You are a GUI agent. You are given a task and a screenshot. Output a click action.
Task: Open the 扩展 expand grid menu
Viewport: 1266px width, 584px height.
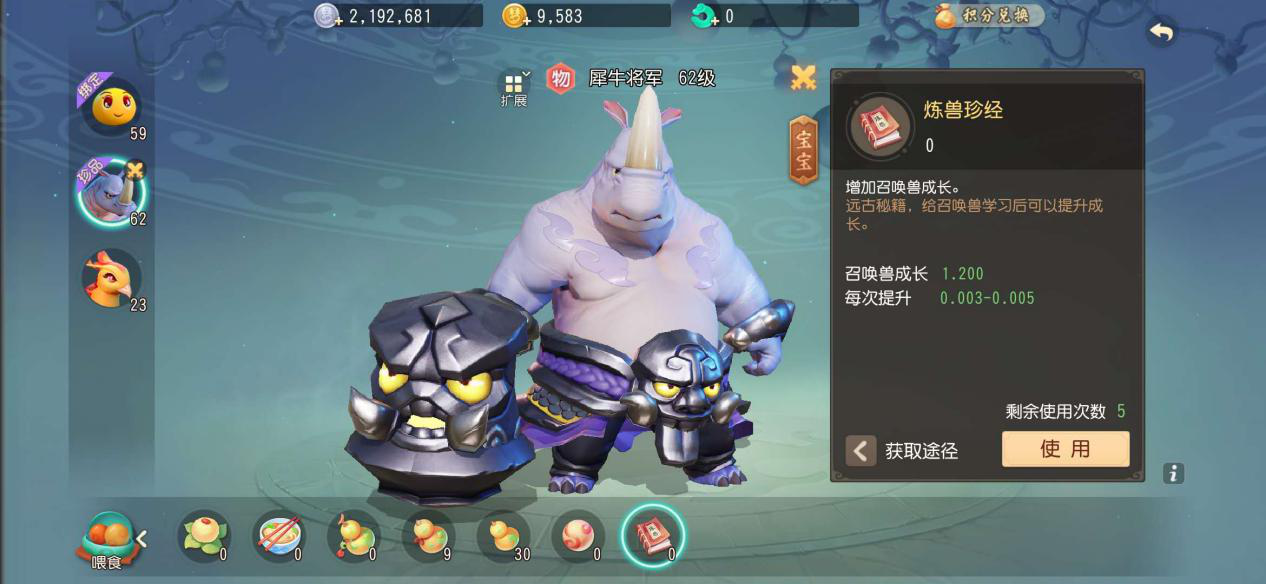[514, 88]
